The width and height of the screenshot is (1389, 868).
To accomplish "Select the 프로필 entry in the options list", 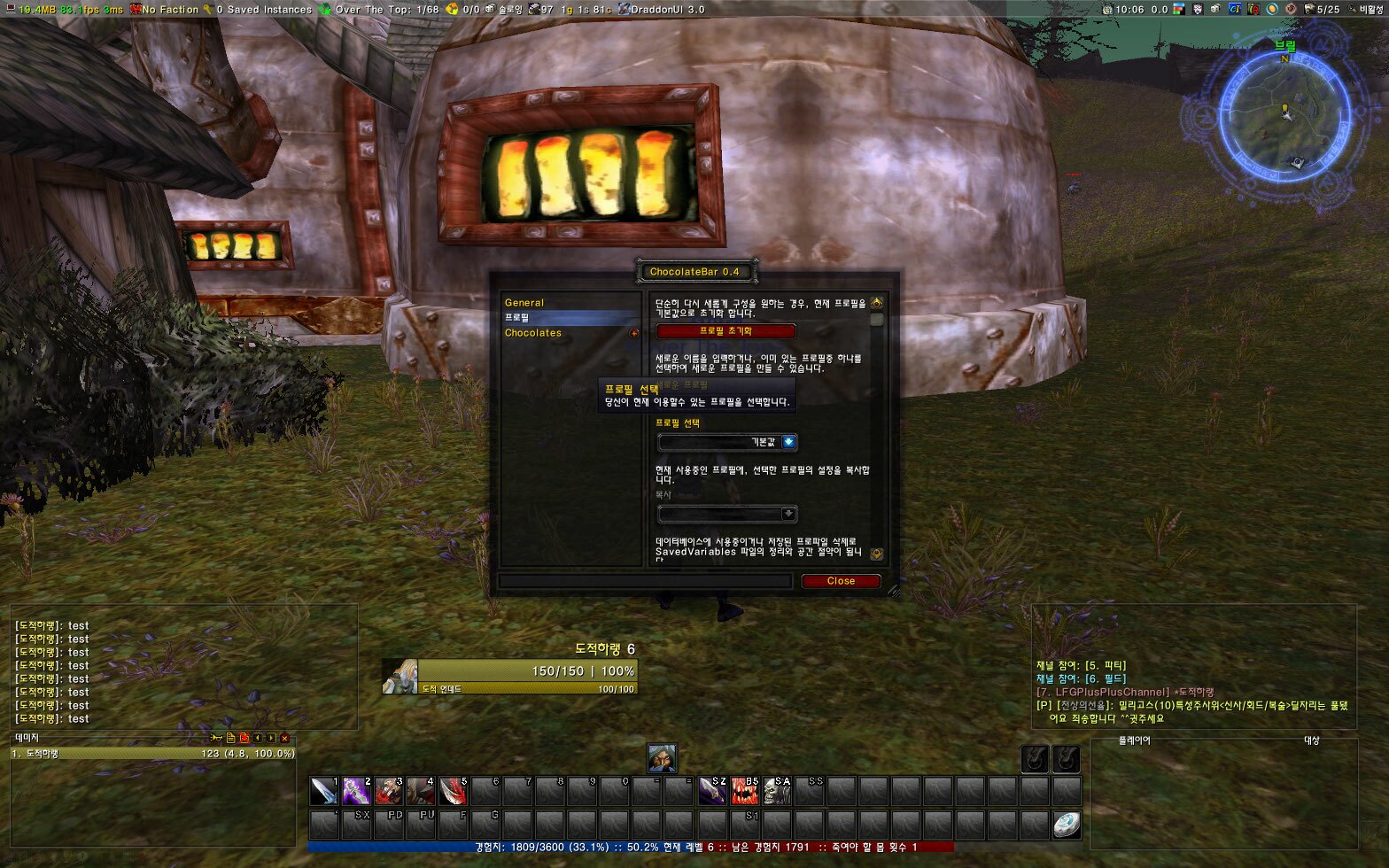I will coord(517,317).
